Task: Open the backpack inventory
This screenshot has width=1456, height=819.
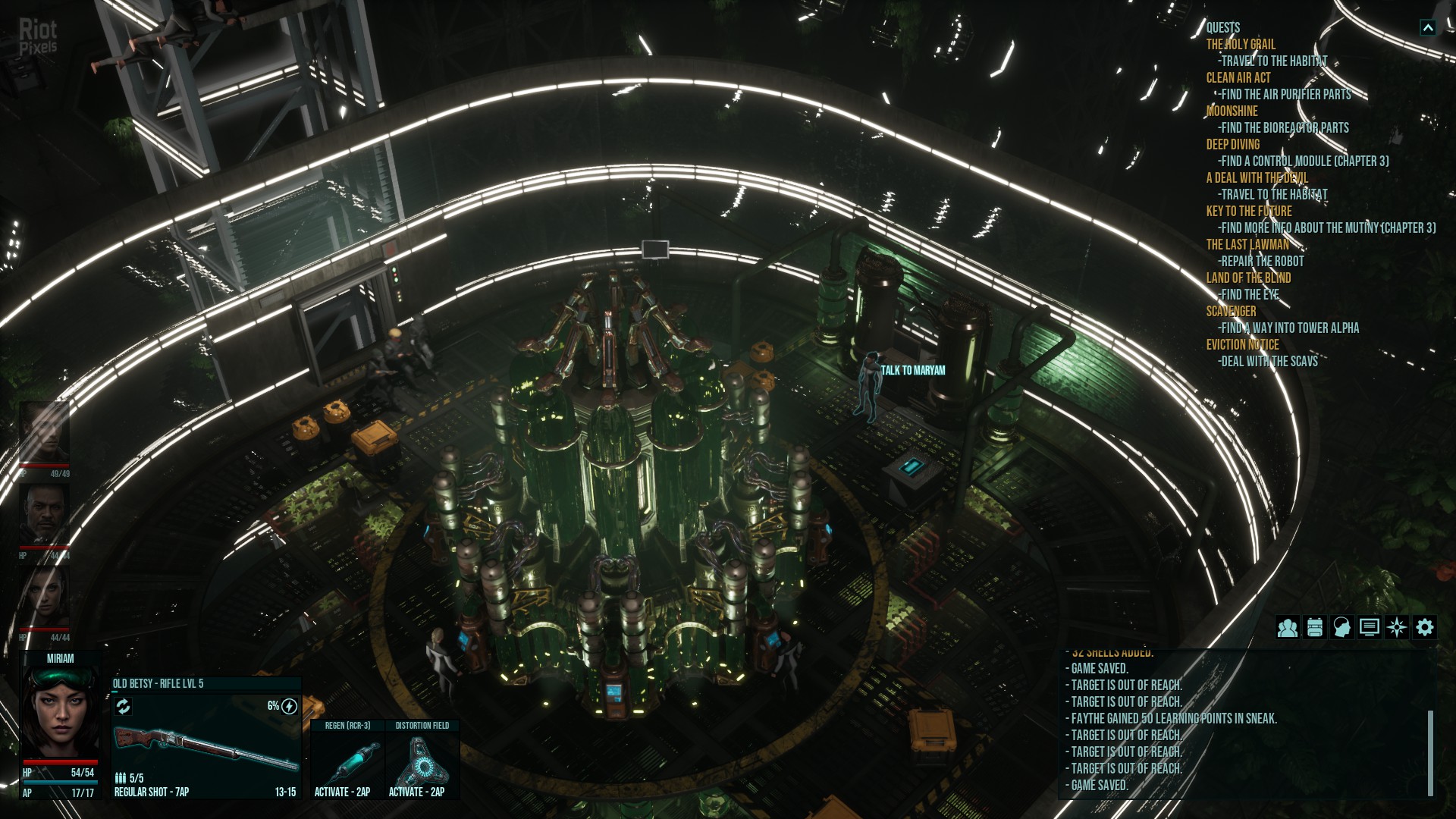Action: [x=1314, y=628]
